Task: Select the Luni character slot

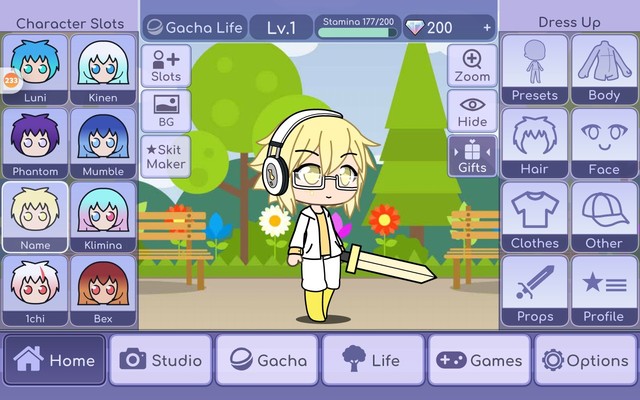Action: tap(35, 70)
